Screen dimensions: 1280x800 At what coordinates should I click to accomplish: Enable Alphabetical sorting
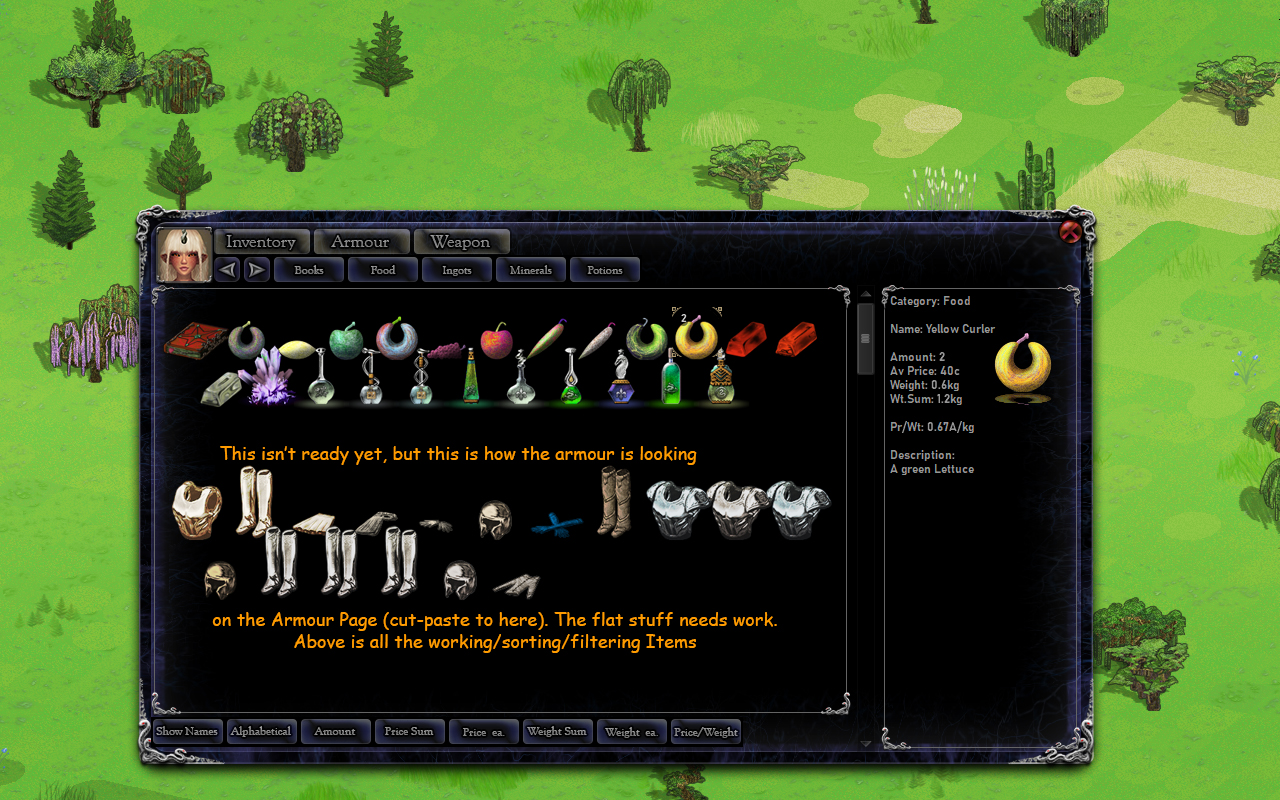(261, 731)
